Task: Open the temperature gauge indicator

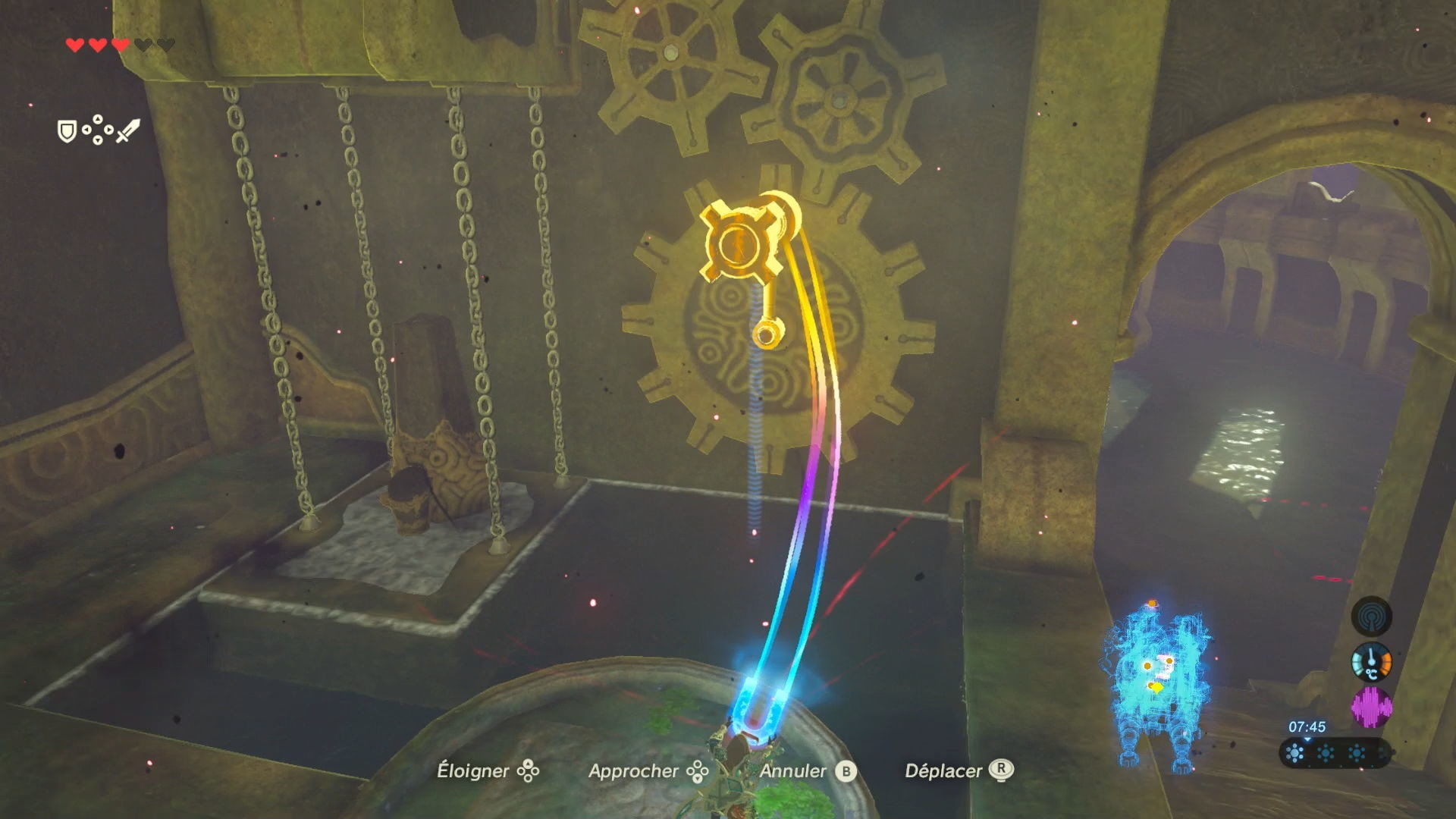Action: point(1371,662)
